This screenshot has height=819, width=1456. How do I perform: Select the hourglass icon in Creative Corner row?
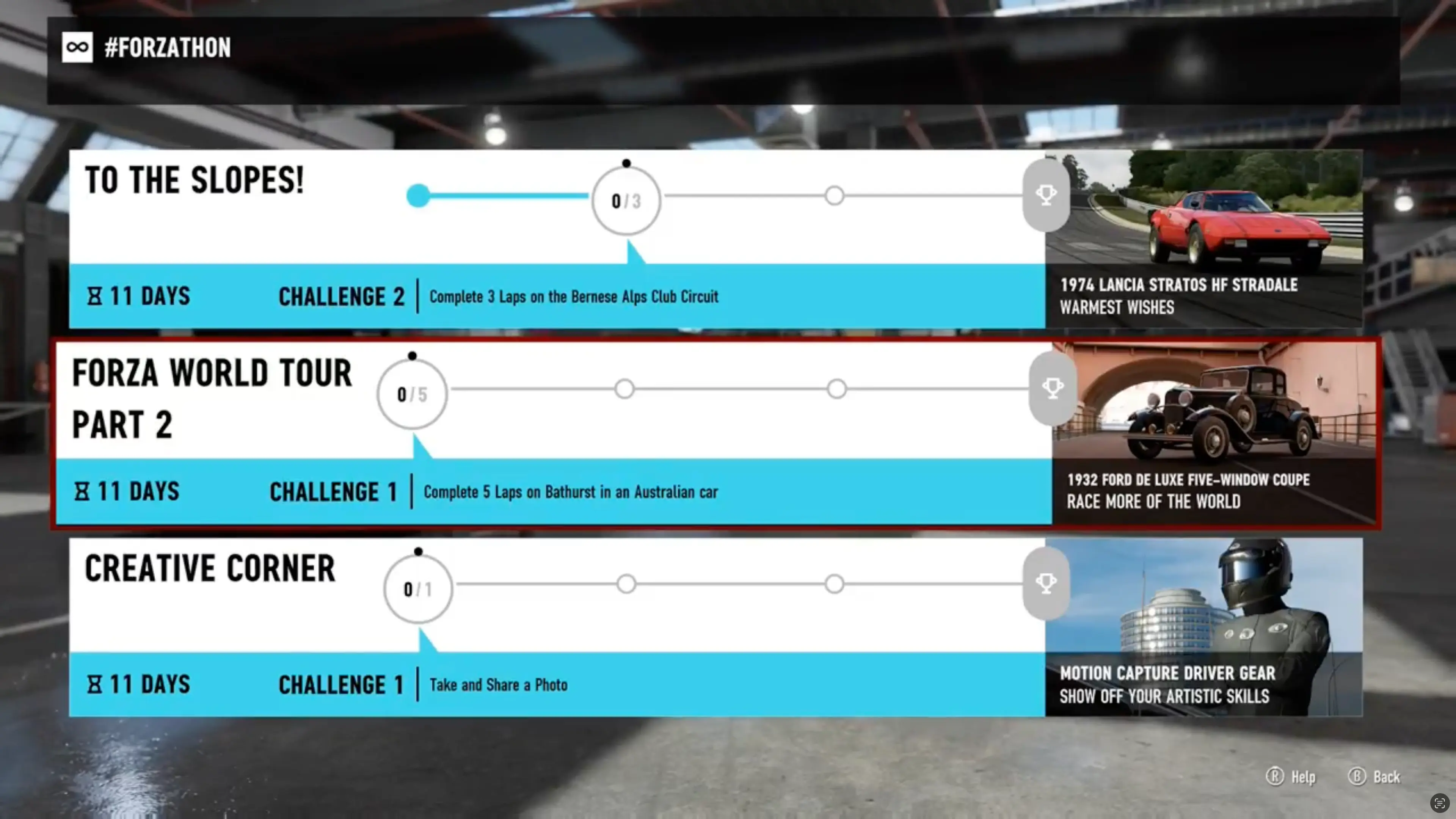point(95,684)
